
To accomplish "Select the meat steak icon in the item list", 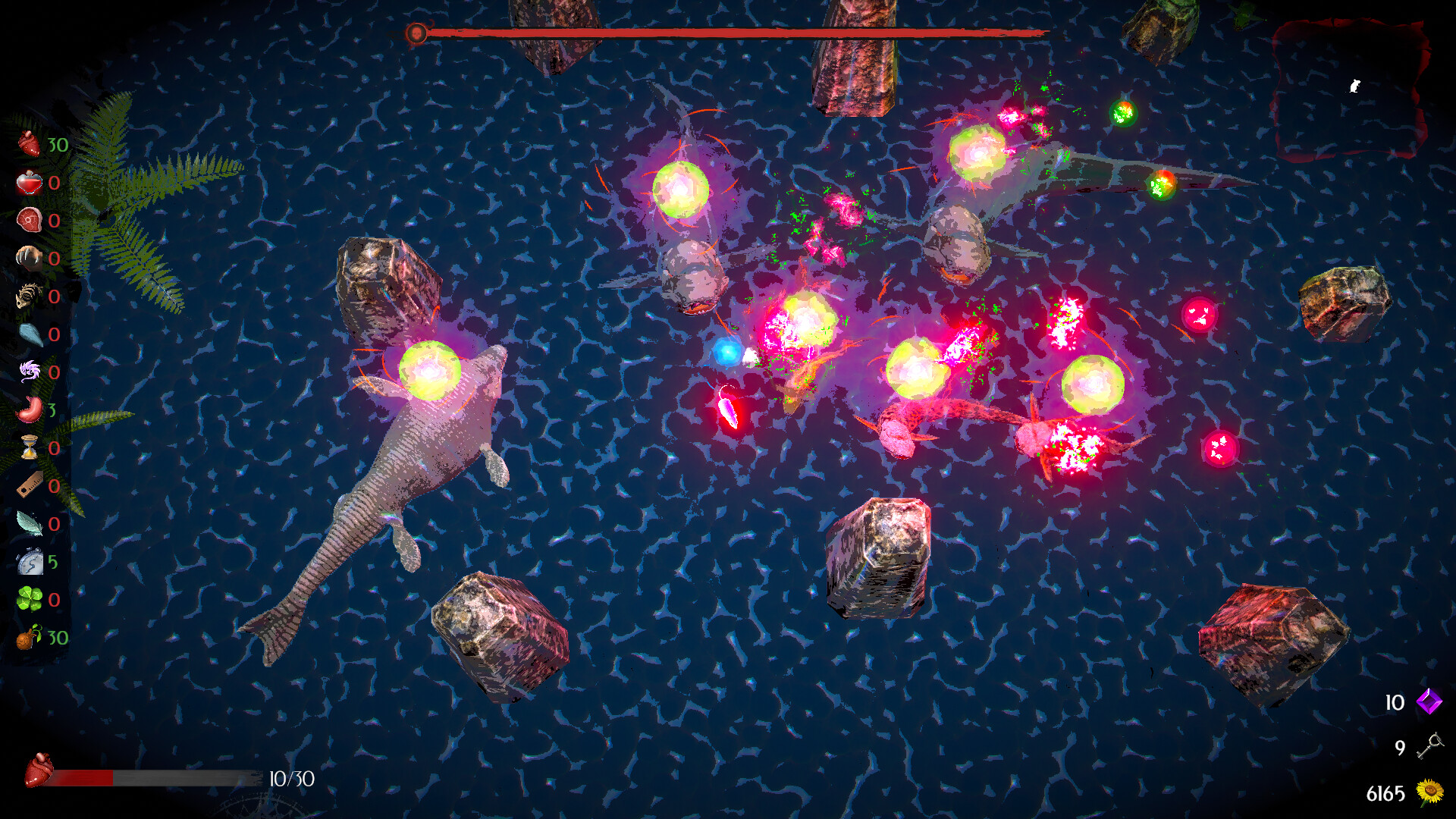I will tap(29, 221).
